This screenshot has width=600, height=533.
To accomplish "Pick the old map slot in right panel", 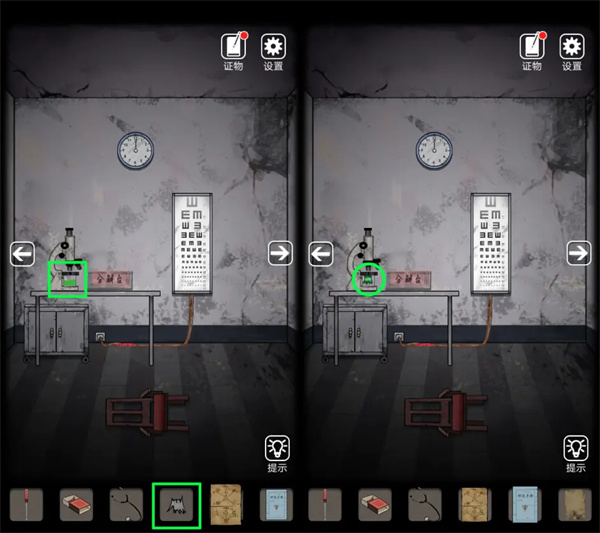I will (x=475, y=505).
